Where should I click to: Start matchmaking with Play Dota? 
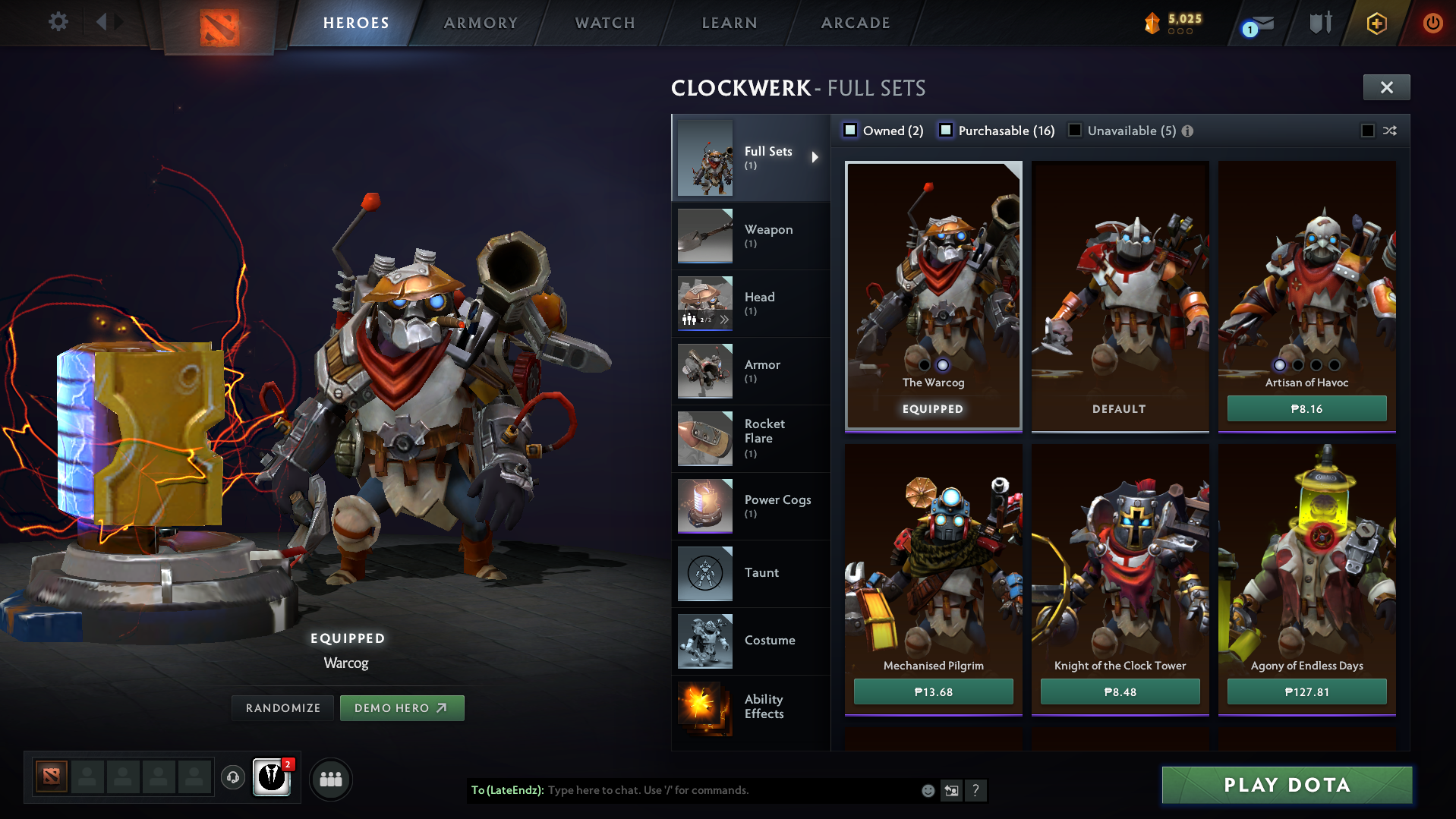click(1287, 785)
